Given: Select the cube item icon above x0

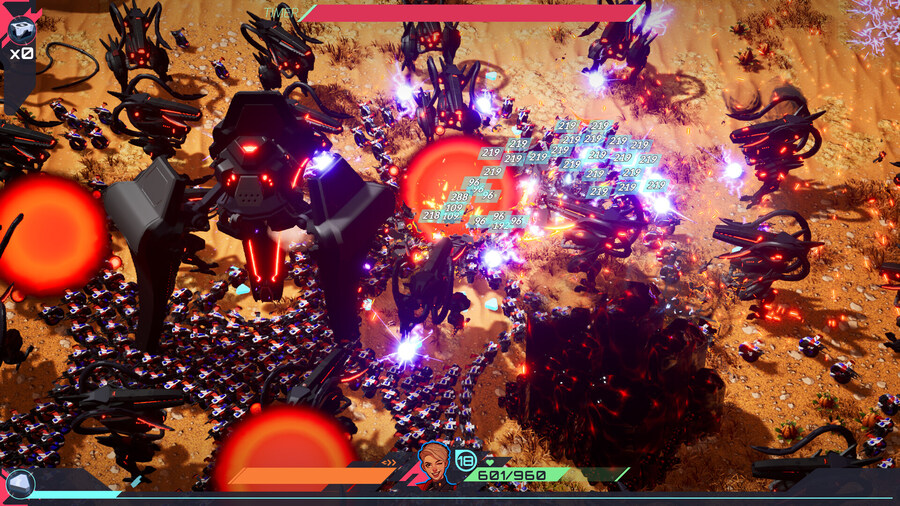Looking at the screenshot, I should click(x=19, y=28).
